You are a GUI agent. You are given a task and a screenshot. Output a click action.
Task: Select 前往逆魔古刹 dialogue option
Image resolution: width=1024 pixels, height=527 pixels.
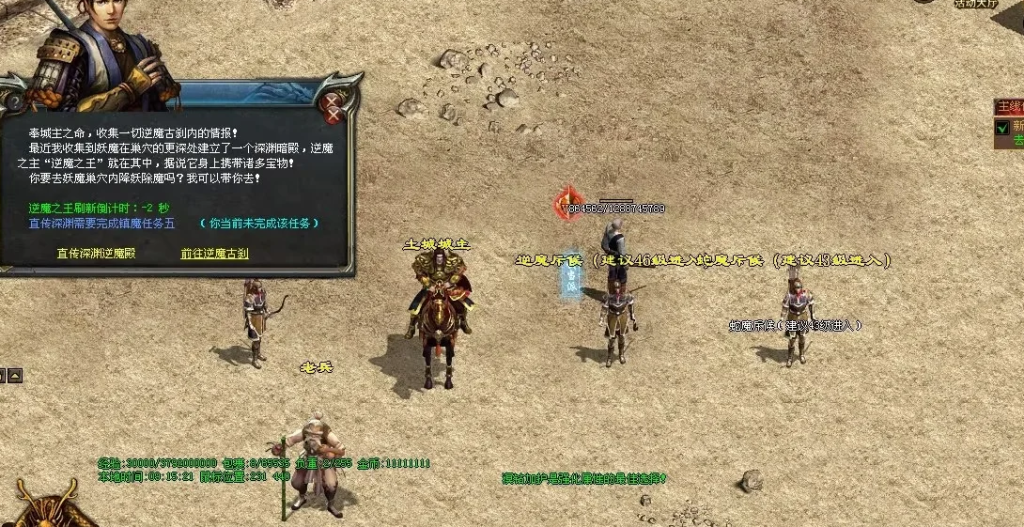[214, 253]
